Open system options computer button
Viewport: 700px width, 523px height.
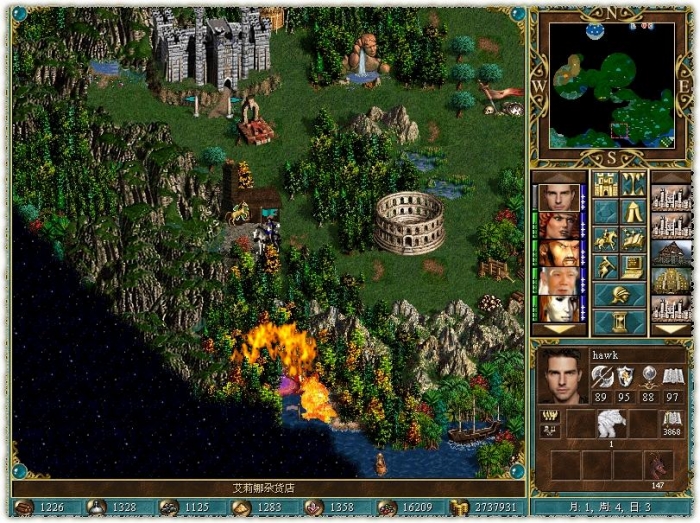point(632,267)
